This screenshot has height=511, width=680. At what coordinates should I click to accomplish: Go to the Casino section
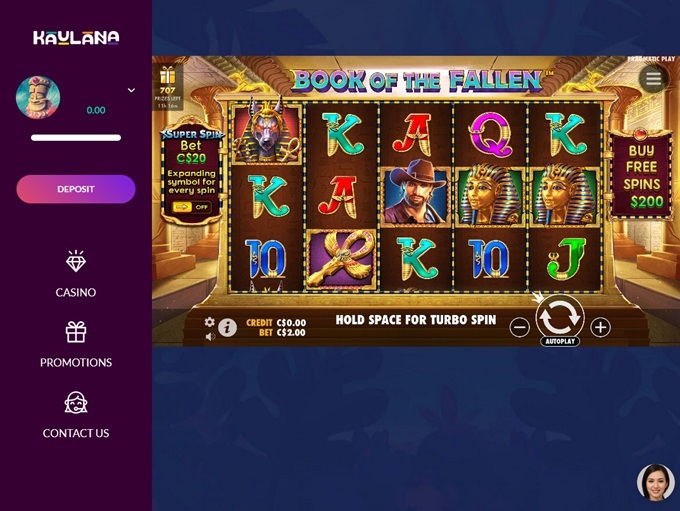[x=76, y=275]
